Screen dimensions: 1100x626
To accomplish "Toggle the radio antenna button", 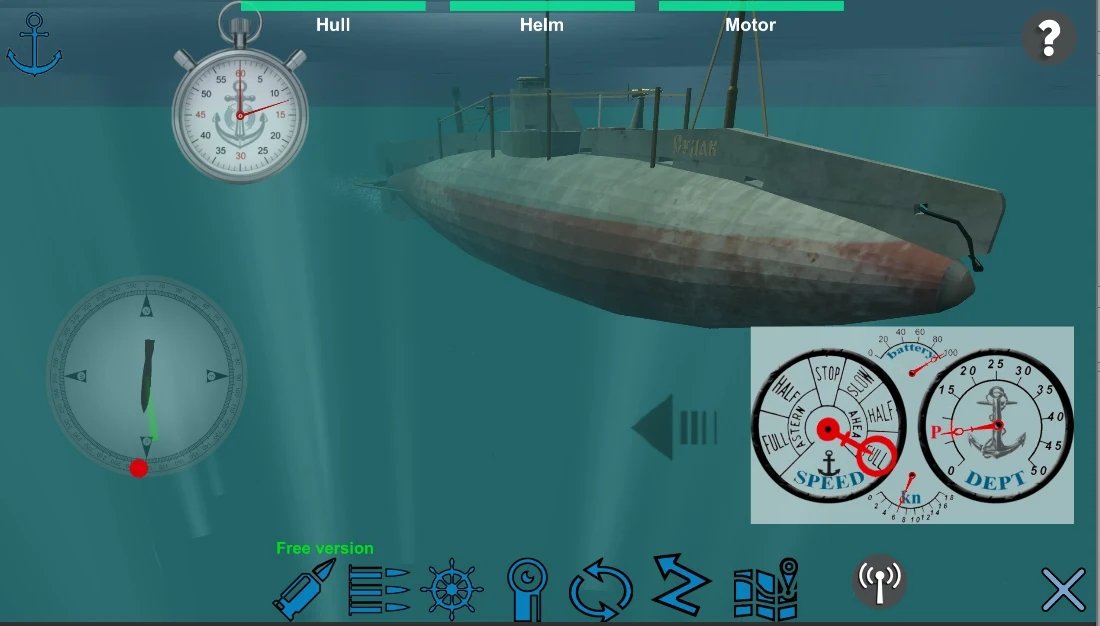I will [880, 580].
